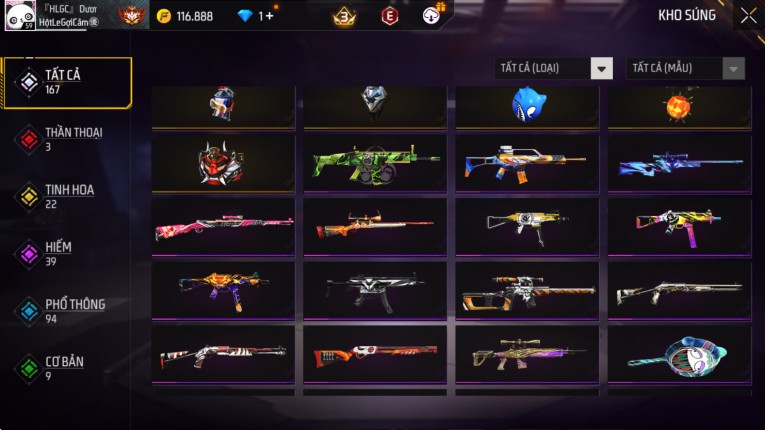Screen dimensions: 765x430
Task: Switch to the THẦN THOẠI tab
Action: pyautogui.click(x=66, y=138)
